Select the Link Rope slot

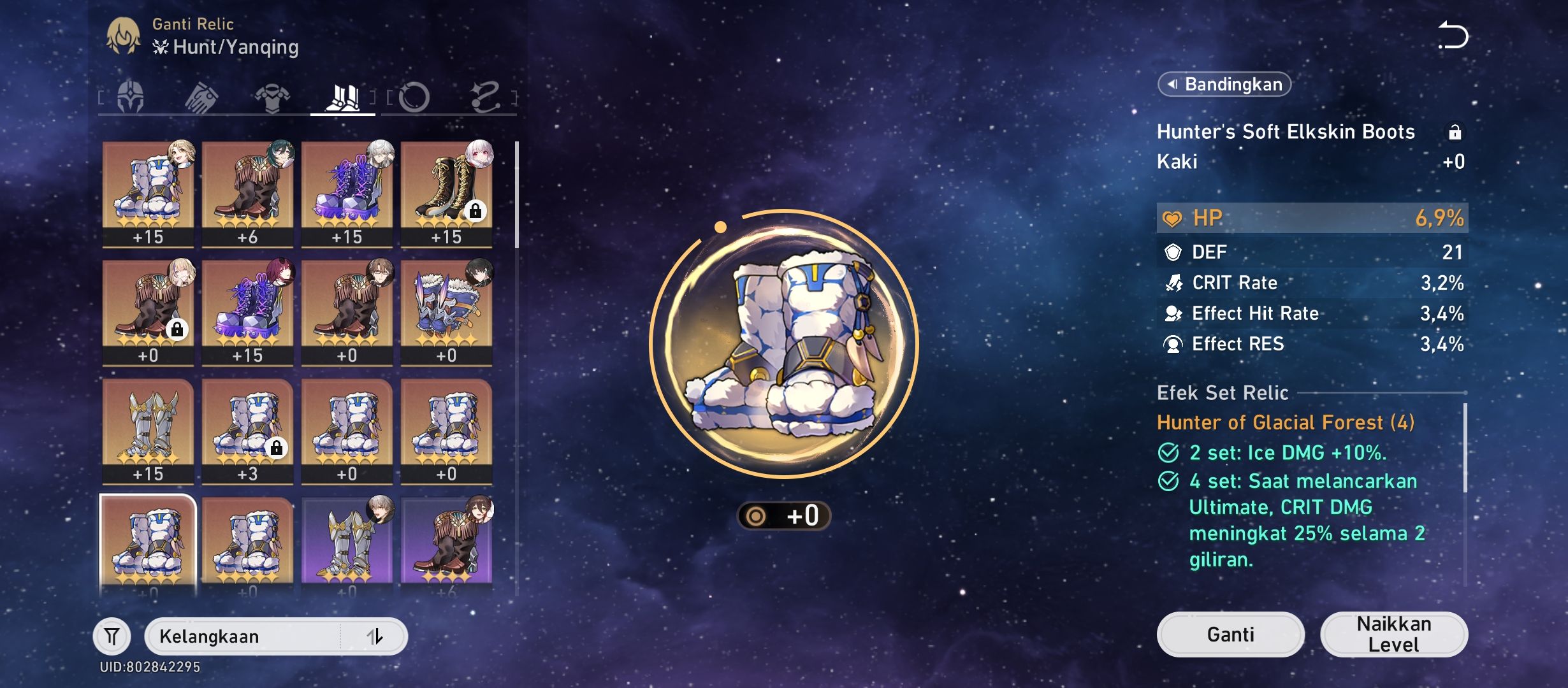pos(486,97)
